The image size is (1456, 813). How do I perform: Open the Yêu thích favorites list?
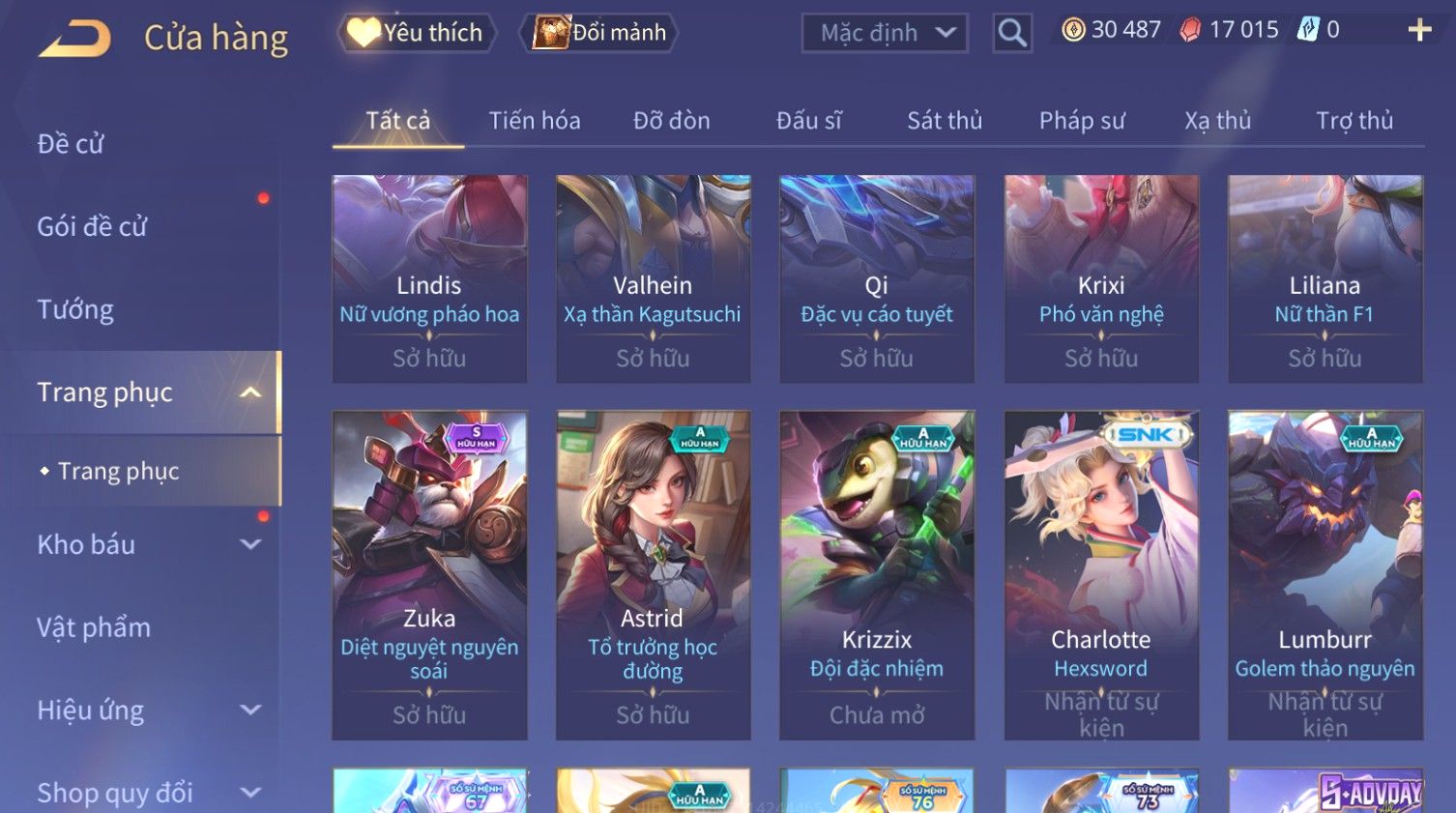417,33
